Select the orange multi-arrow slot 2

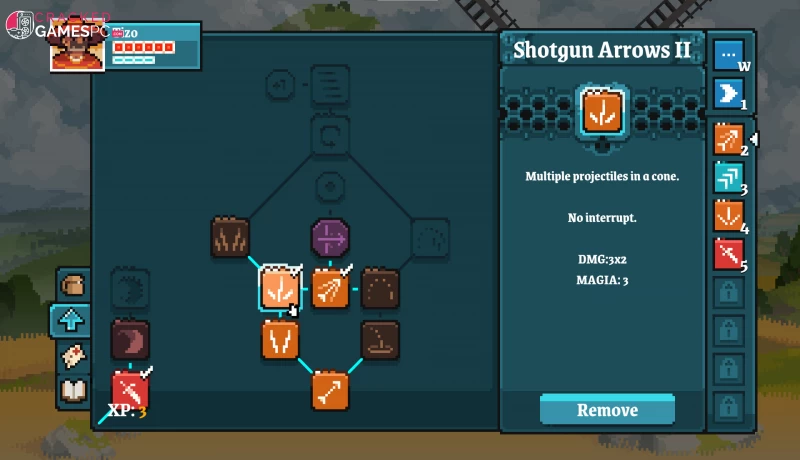click(x=728, y=139)
